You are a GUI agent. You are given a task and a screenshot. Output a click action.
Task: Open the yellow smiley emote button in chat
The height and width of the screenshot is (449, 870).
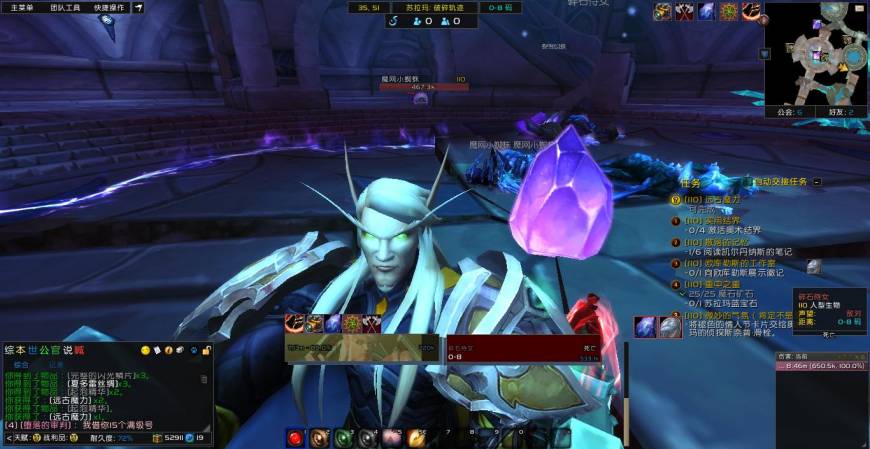tap(146, 350)
